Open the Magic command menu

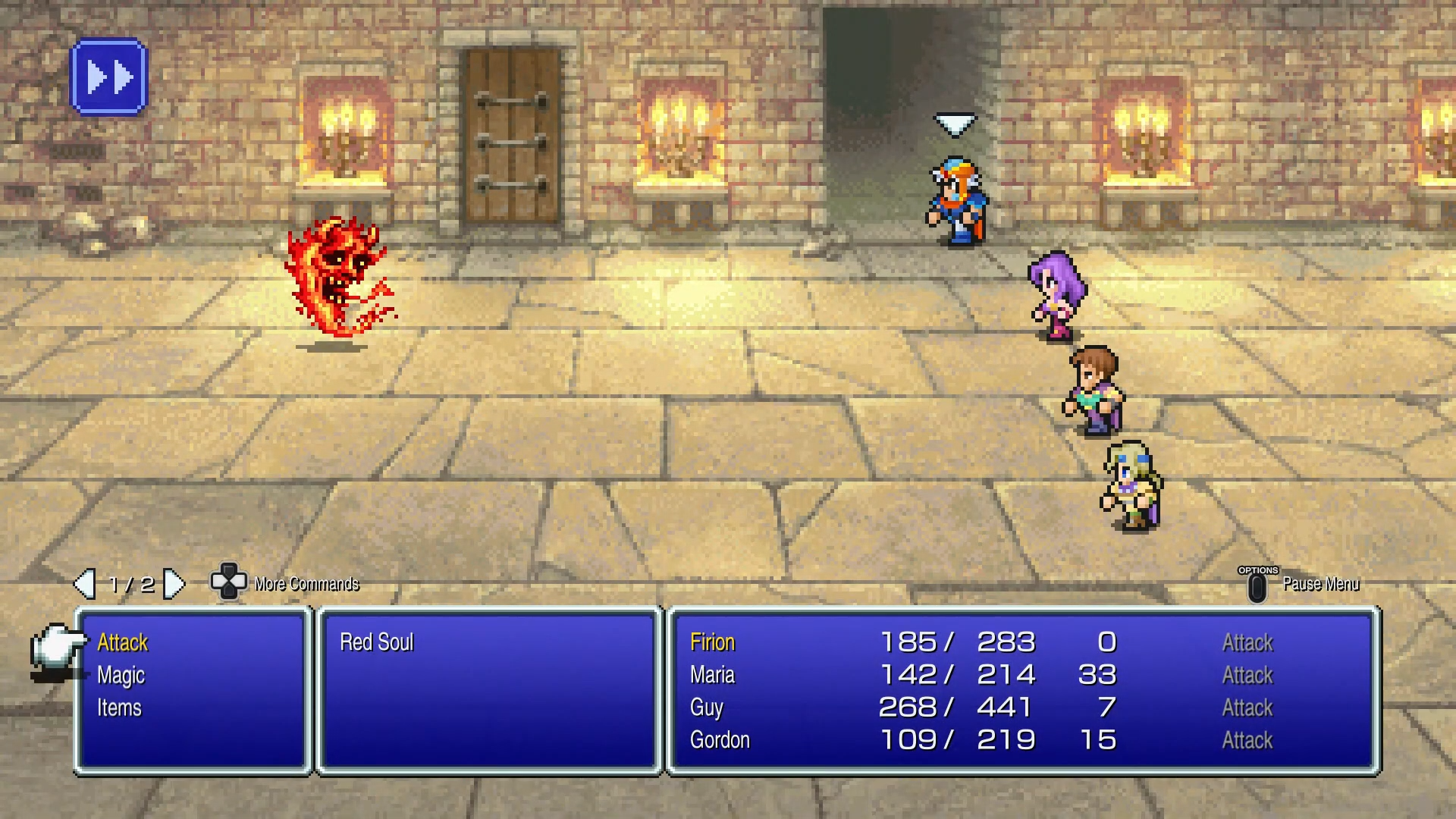pyautogui.click(x=121, y=675)
